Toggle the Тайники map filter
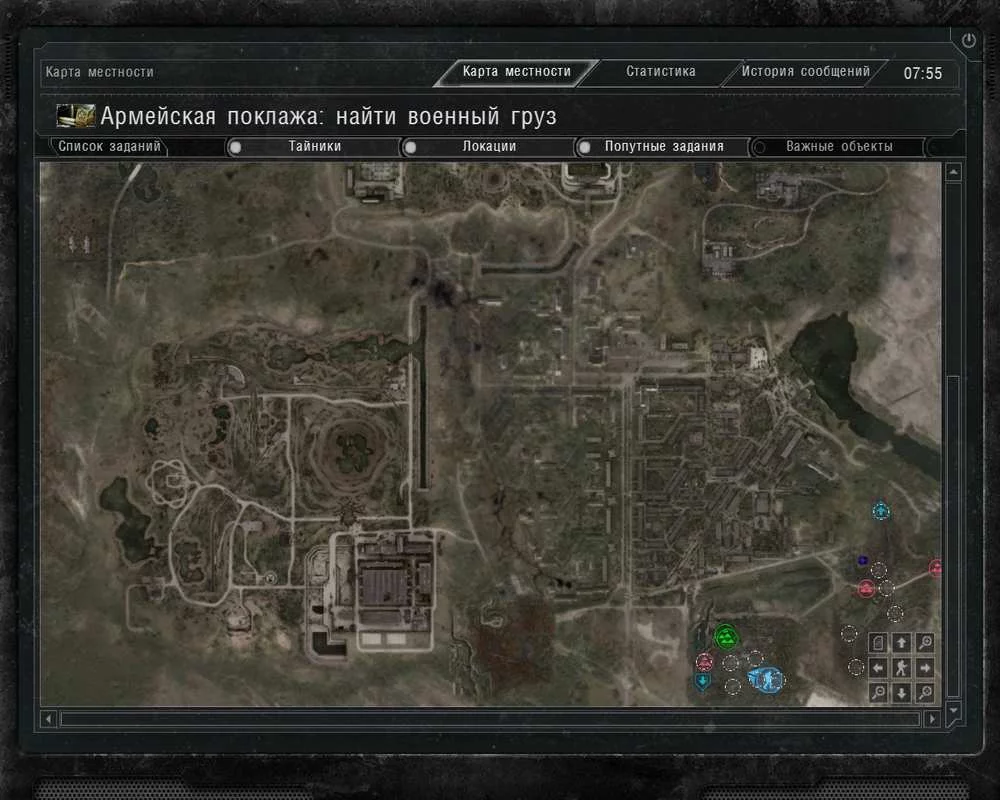Viewport: 1000px width, 800px height. pos(236,147)
